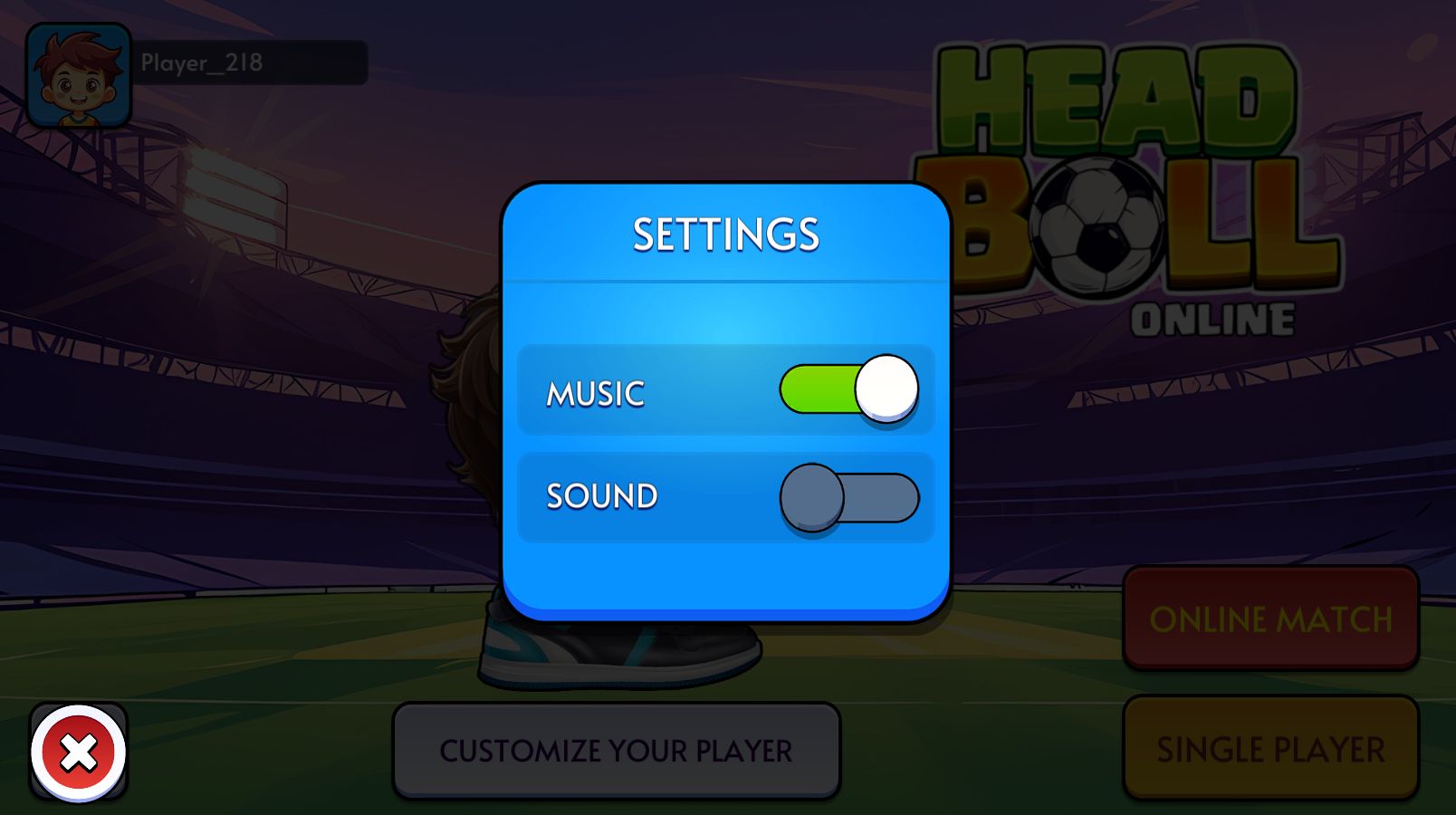Click the player avatar portrait
Screen dimensions: 1456x815
click(79, 76)
